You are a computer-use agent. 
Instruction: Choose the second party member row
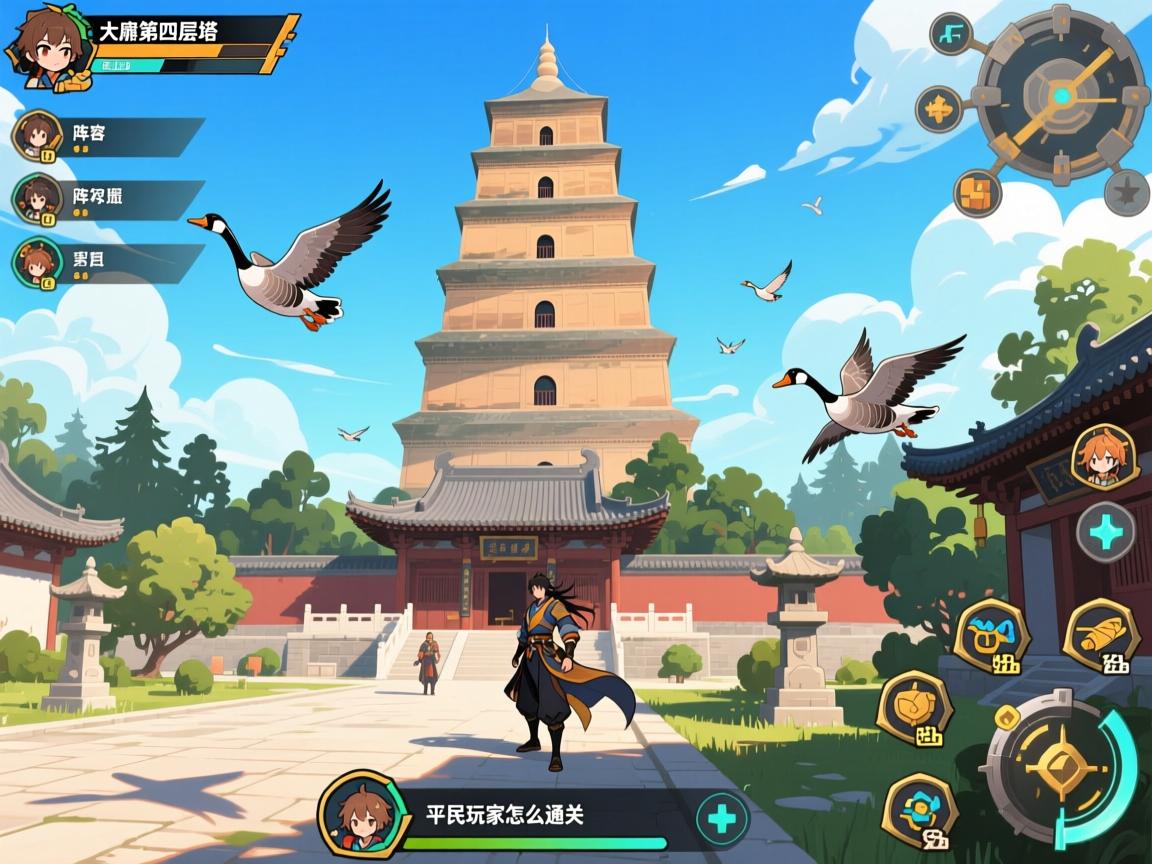click(x=110, y=199)
